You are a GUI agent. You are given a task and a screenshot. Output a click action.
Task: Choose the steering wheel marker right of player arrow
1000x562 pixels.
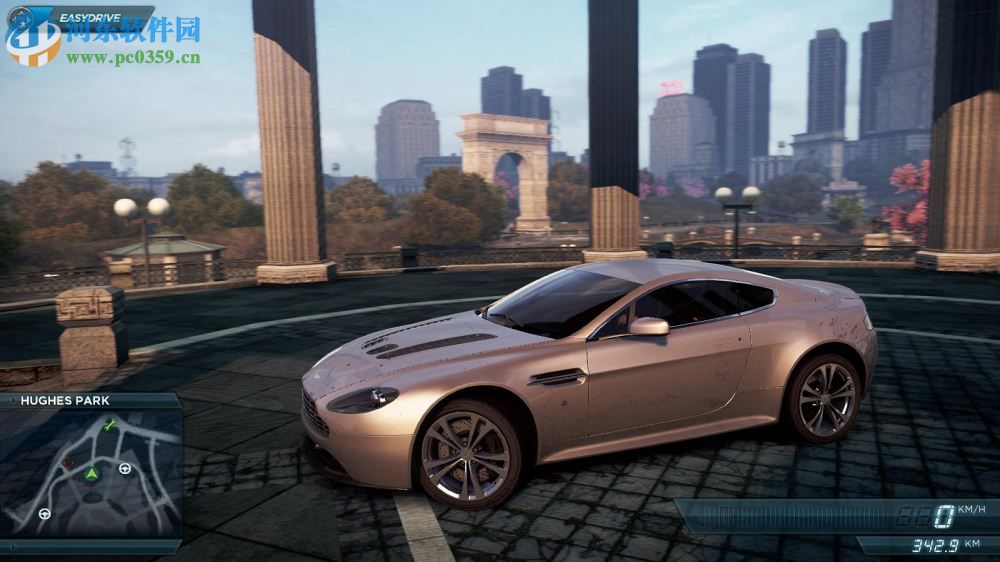click(125, 468)
